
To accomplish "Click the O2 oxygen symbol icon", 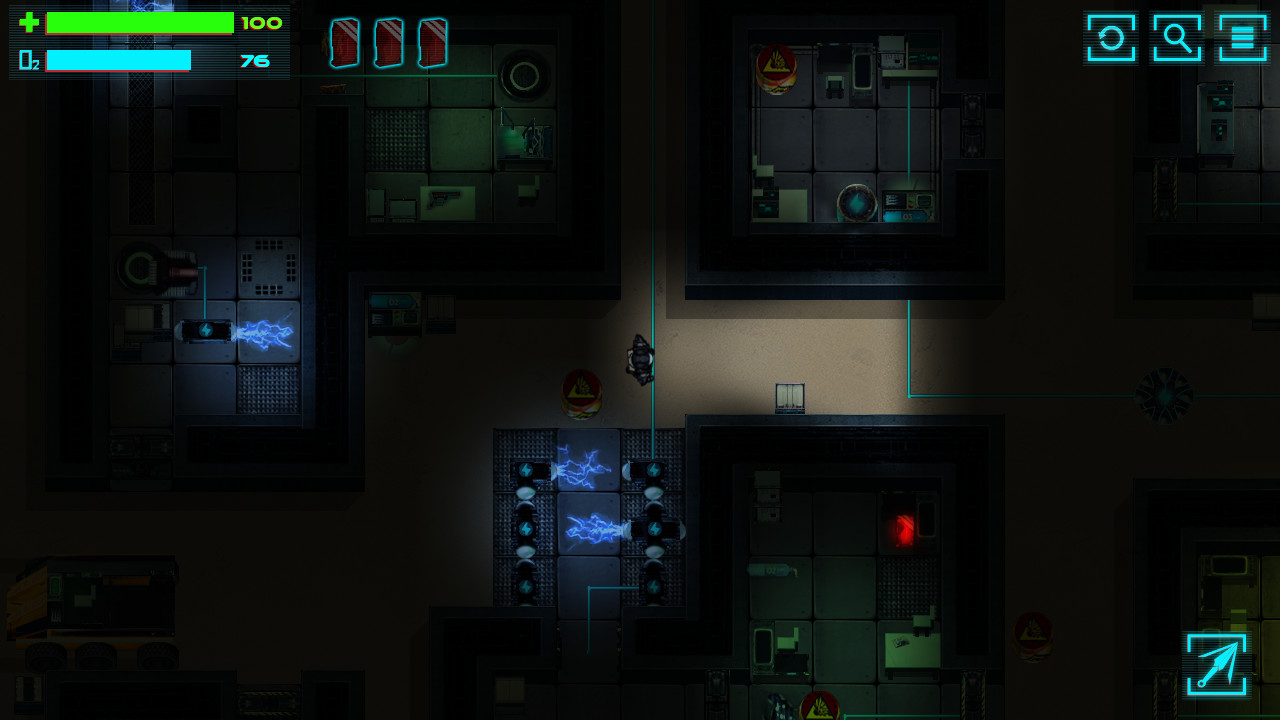I will click(27, 60).
